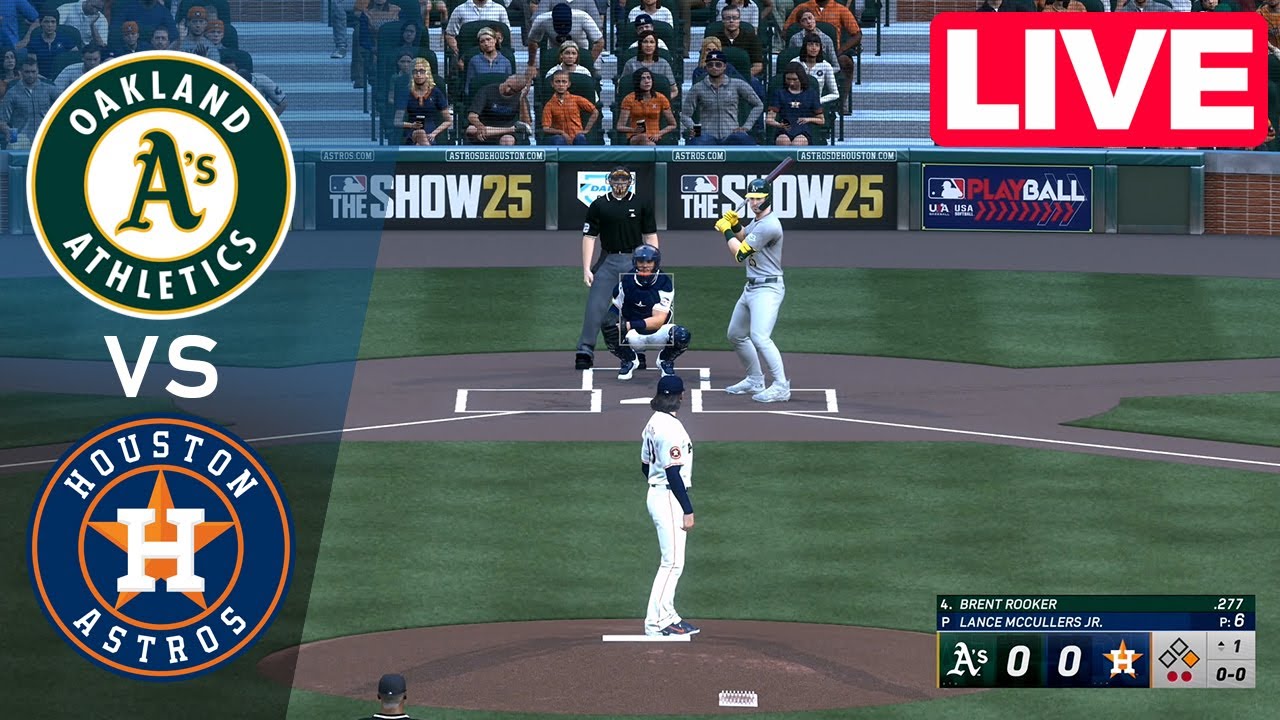Screen dimensions: 1280x720
Task: Select the A's icon on the scoreboard
Action: (x=968, y=658)
